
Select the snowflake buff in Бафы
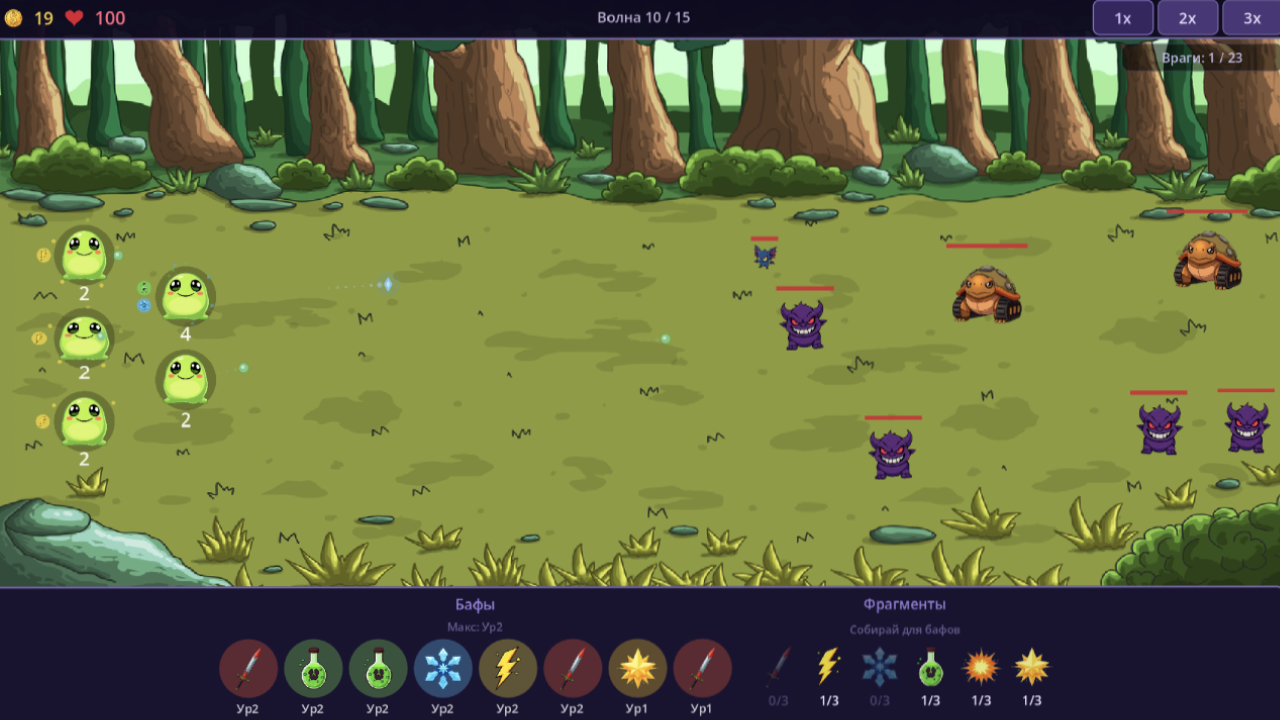443,668
